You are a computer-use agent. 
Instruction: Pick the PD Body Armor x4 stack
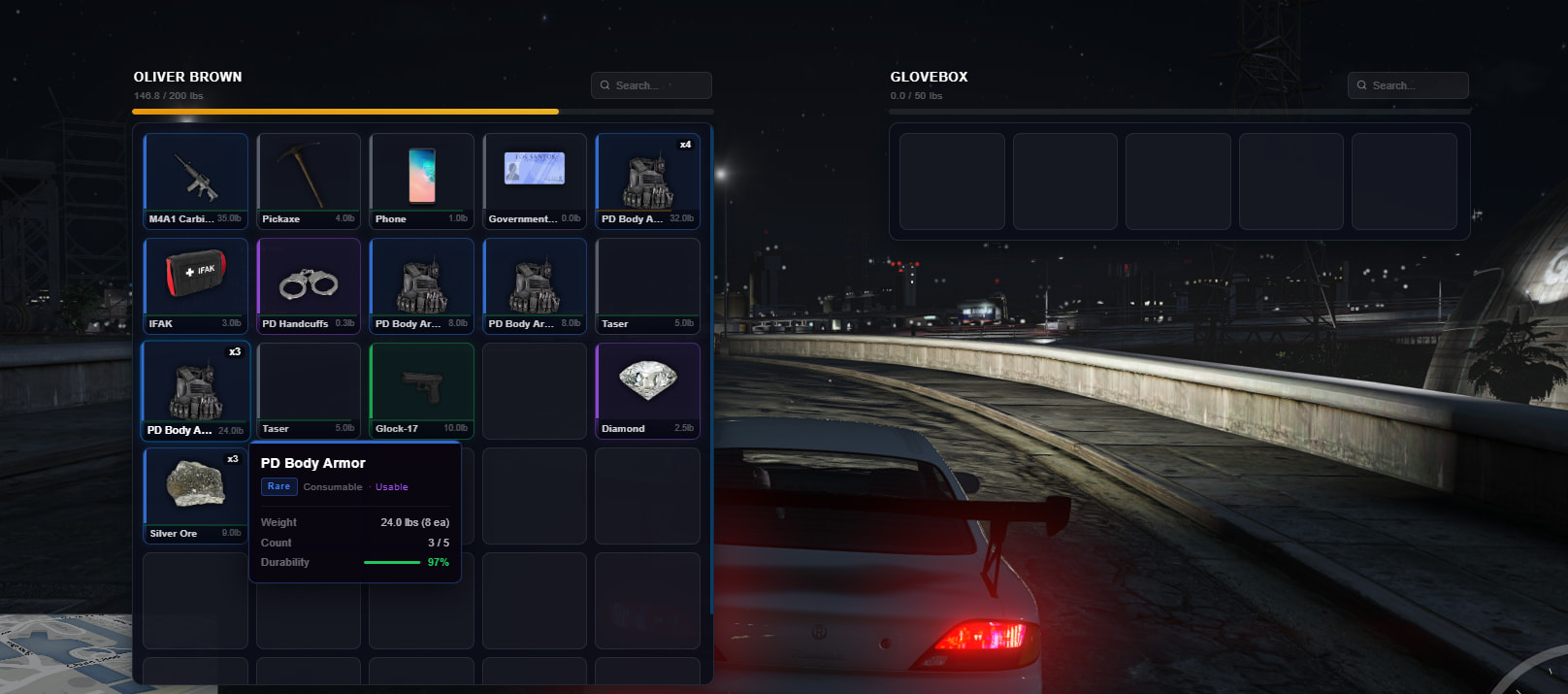[647, 181]
